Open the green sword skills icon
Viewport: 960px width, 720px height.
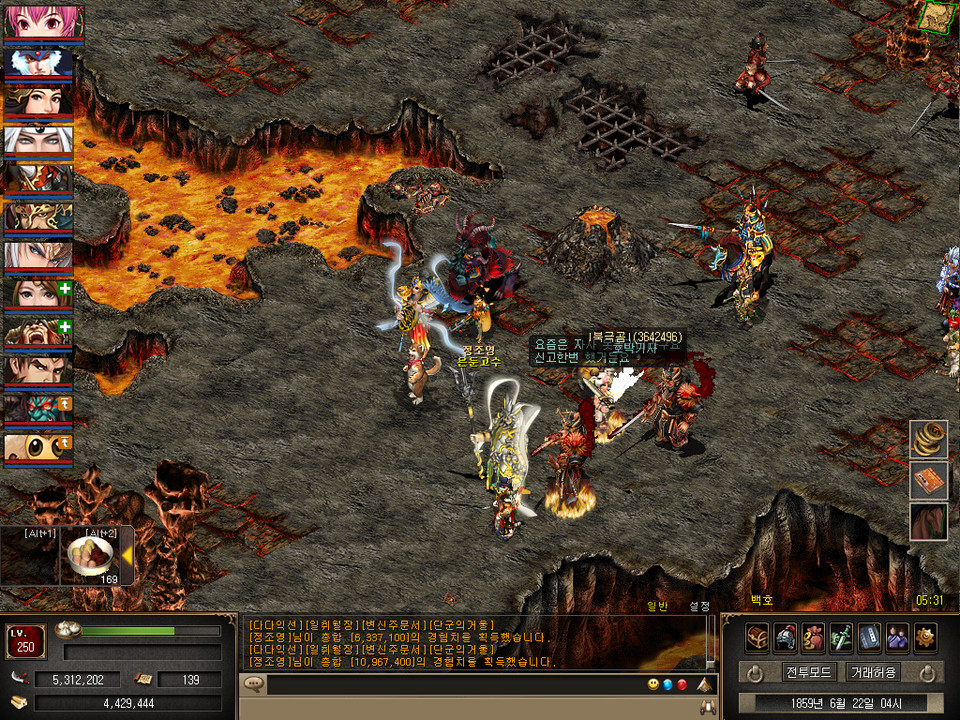(841, 637)
